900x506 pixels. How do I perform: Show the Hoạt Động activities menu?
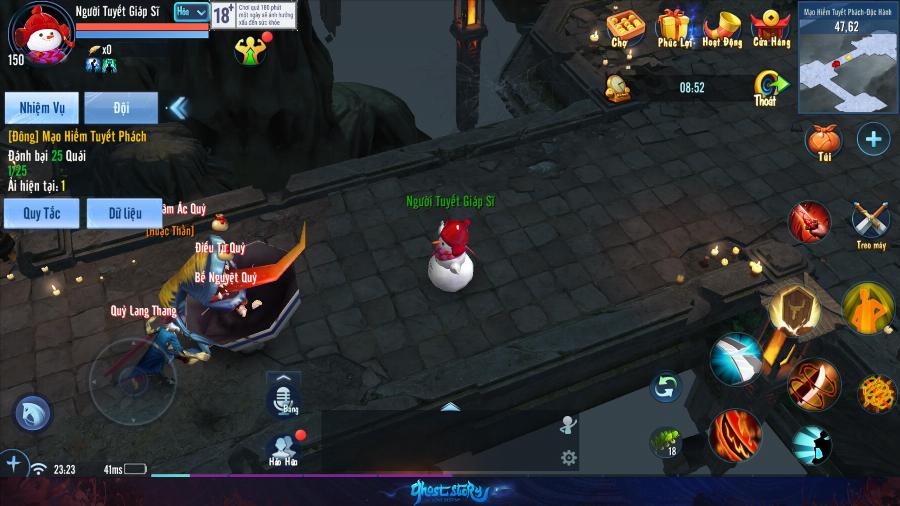point(721,26)
